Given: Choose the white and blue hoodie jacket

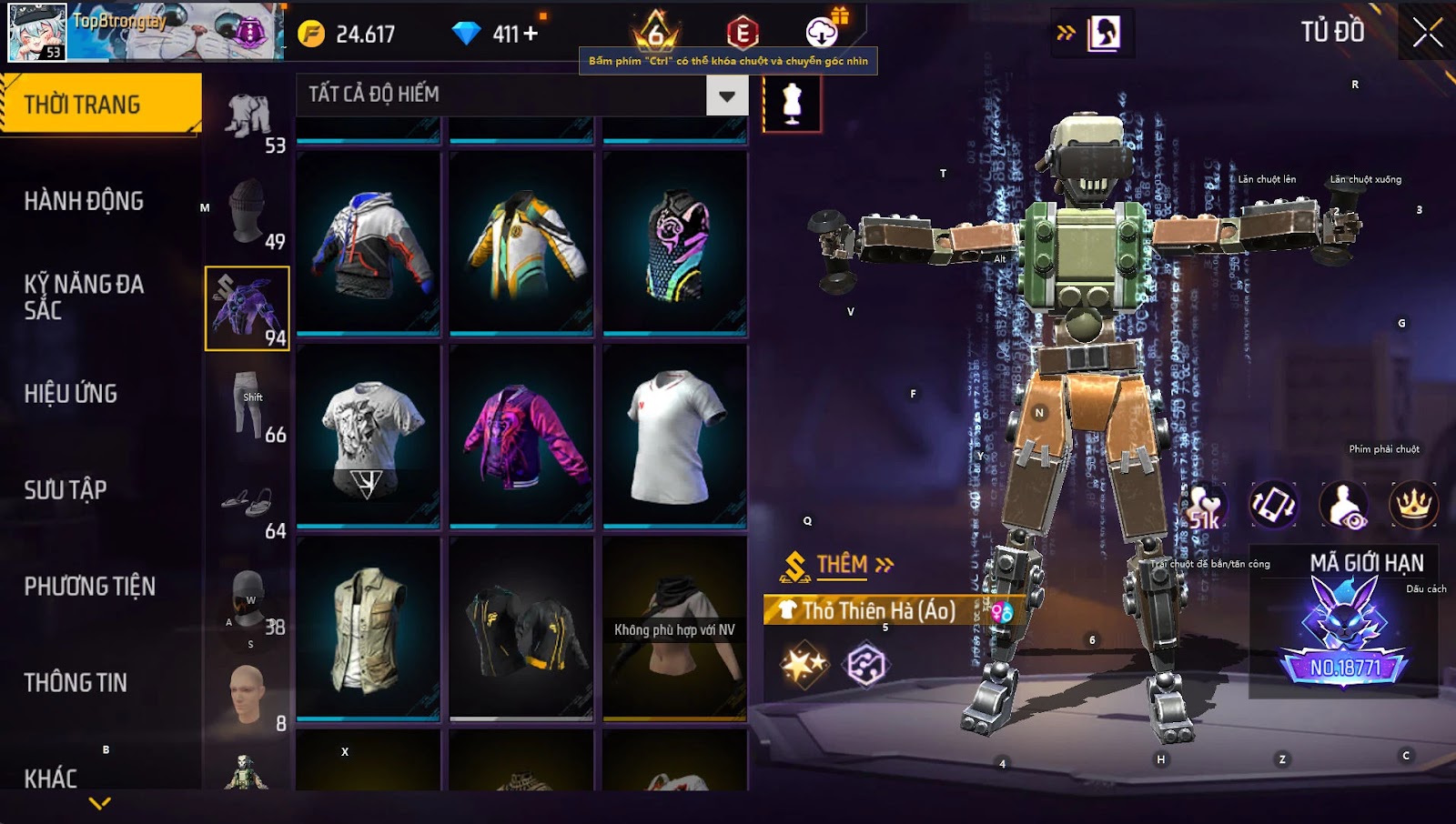Looking at the screenshot, I should point(369,243).
